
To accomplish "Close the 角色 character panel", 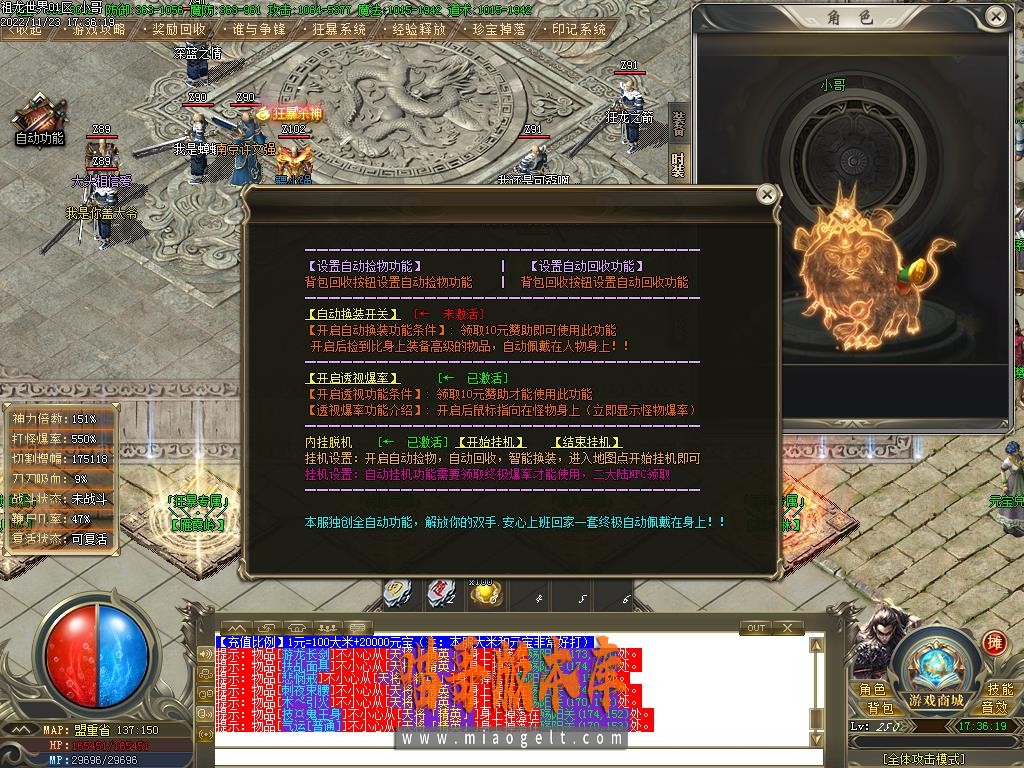I will coord(994,17).
